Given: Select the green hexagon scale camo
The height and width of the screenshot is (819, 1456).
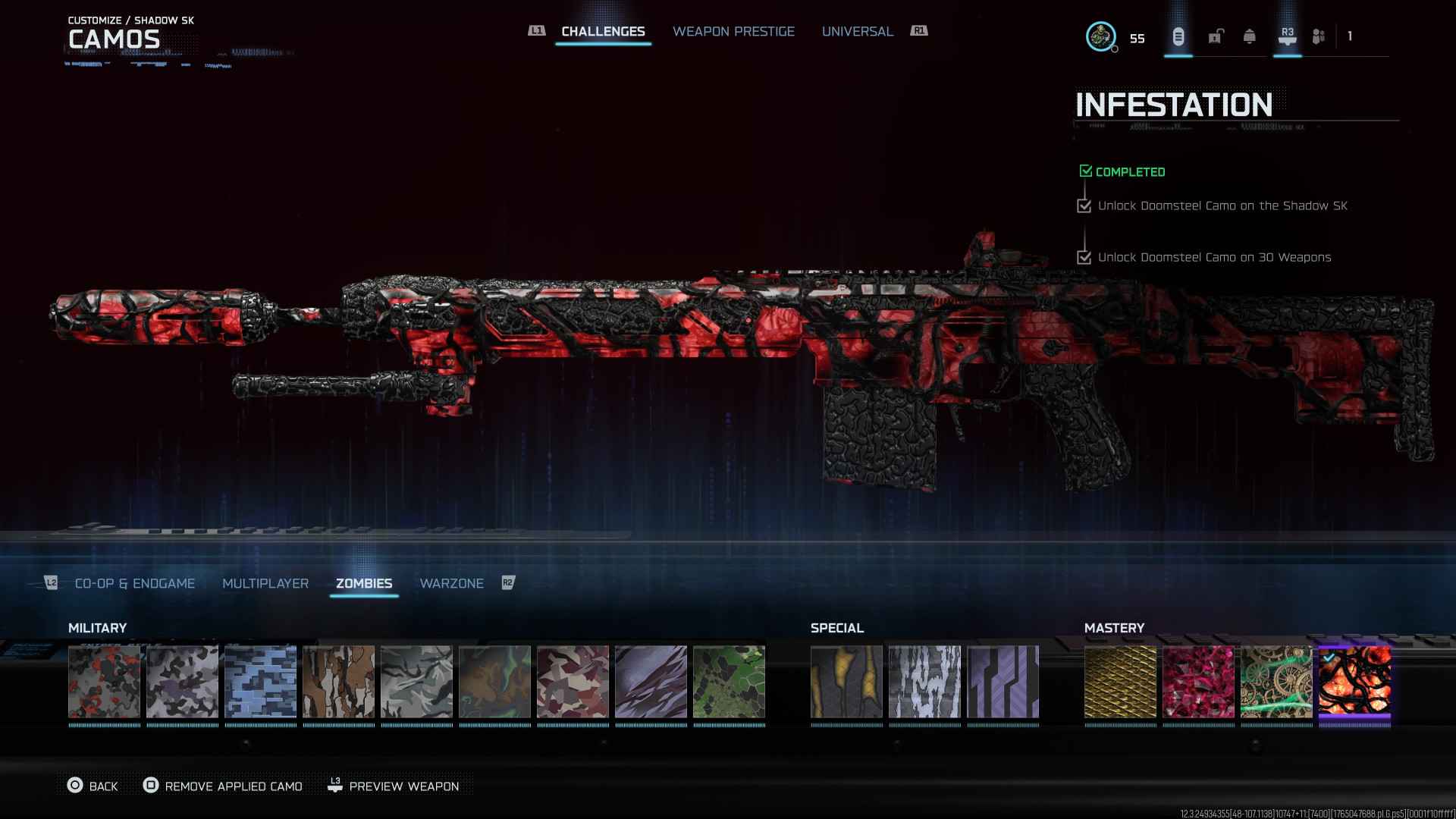Looking at the screenshot, I should [729, 682].
